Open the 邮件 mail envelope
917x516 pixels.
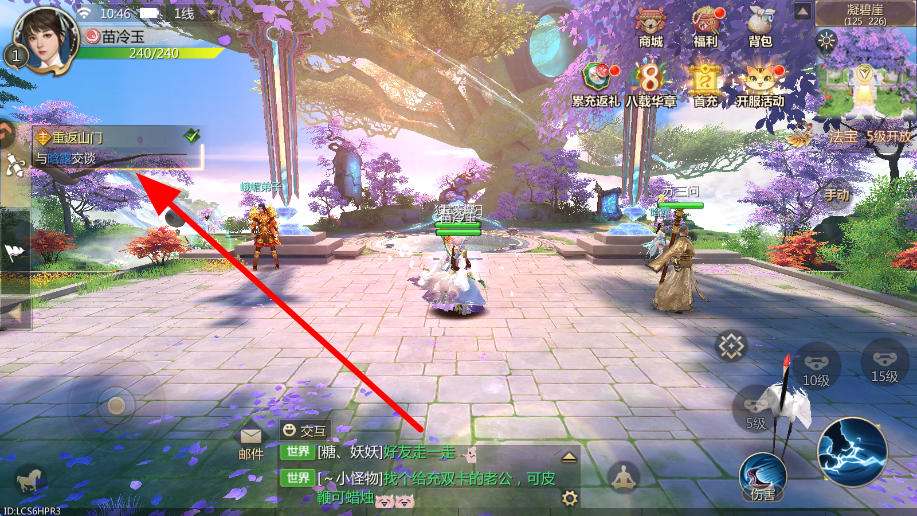(x=251, y=441)
